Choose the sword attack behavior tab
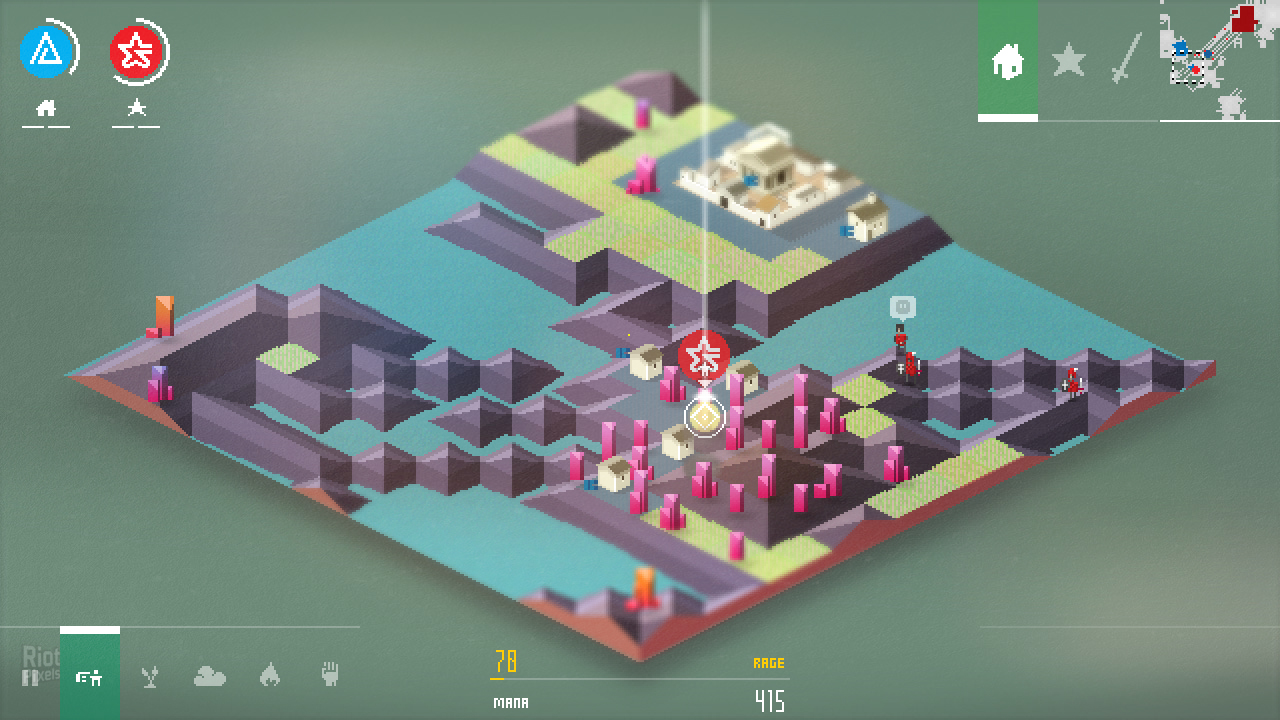The width and height of the screenshot is (1280, 720). tap(1127, 59)
